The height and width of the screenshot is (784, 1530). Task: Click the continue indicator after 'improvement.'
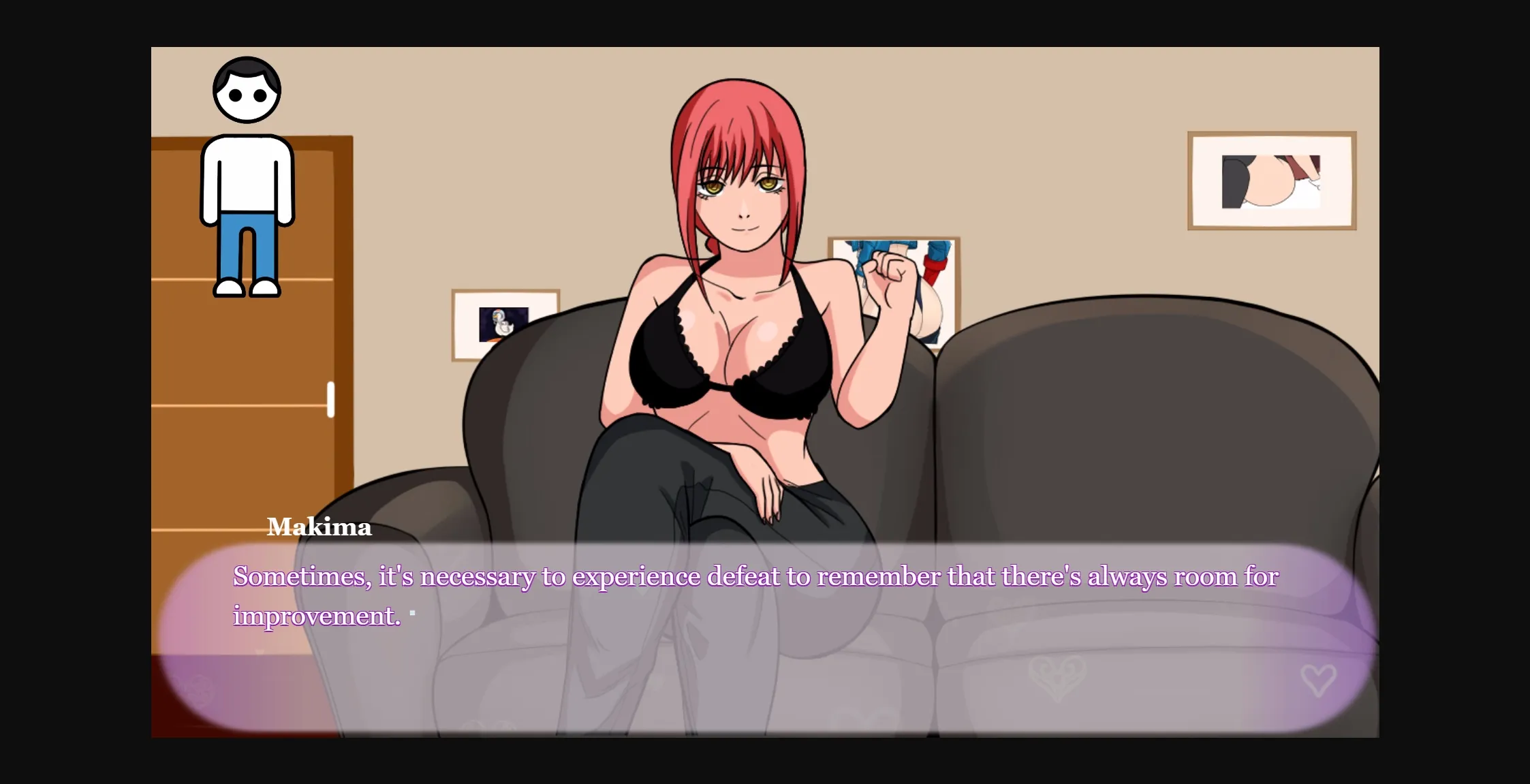pyautogui.click(x=412, y=612)
